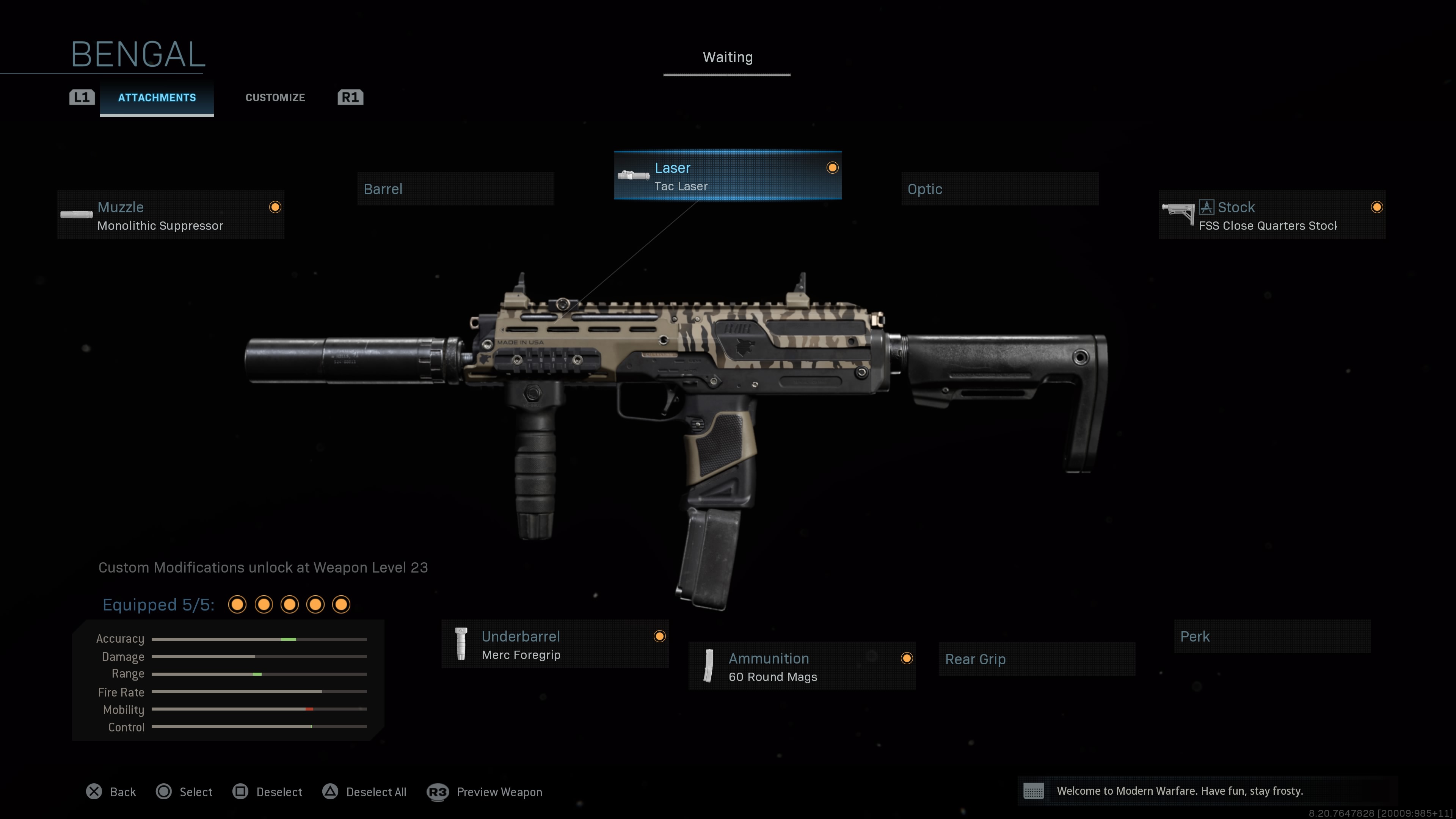
Task: Toggle the orange dot on the Laser slot
Action: (832, 167)
